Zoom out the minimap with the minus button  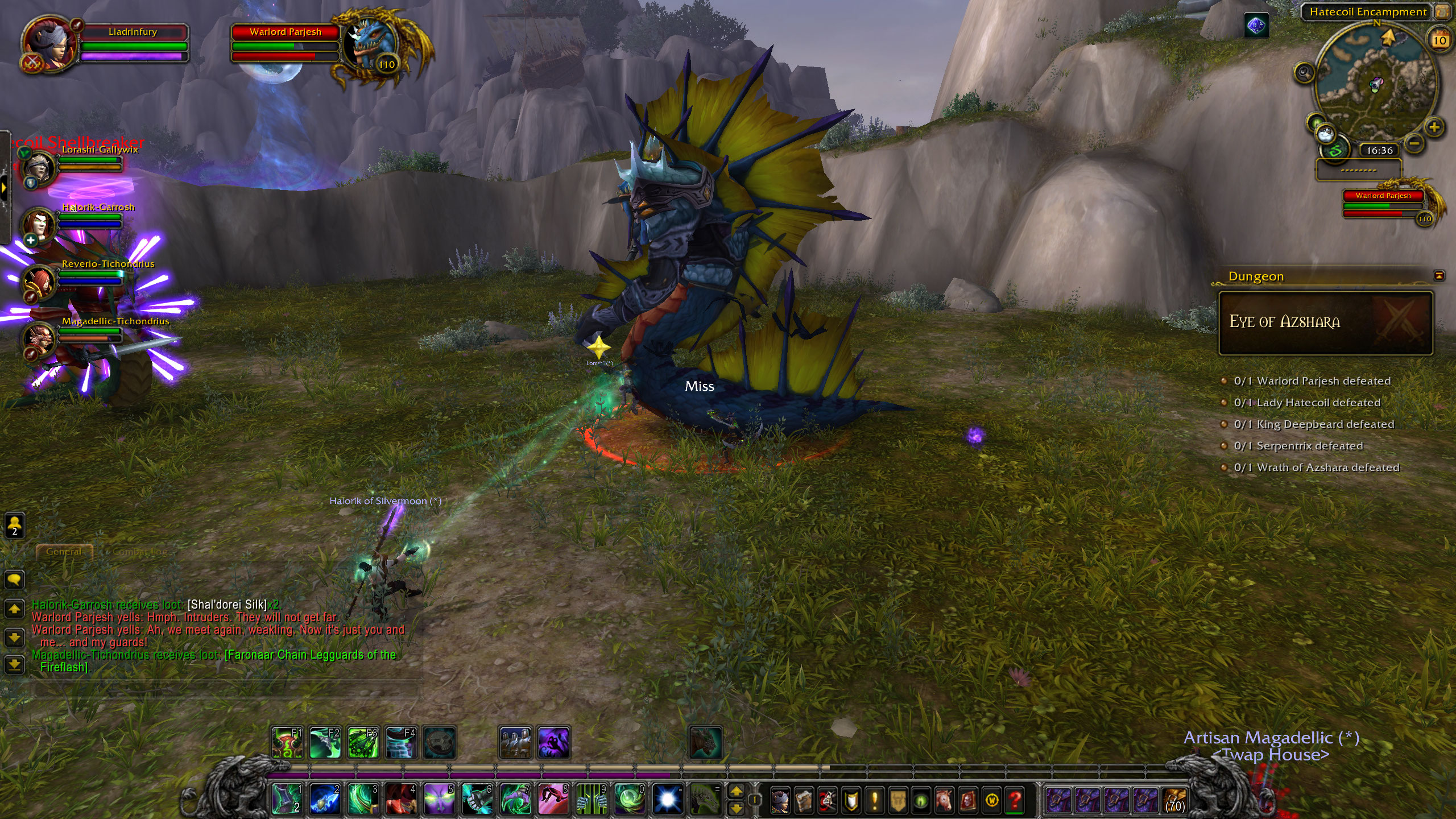tap(1414, 143)
